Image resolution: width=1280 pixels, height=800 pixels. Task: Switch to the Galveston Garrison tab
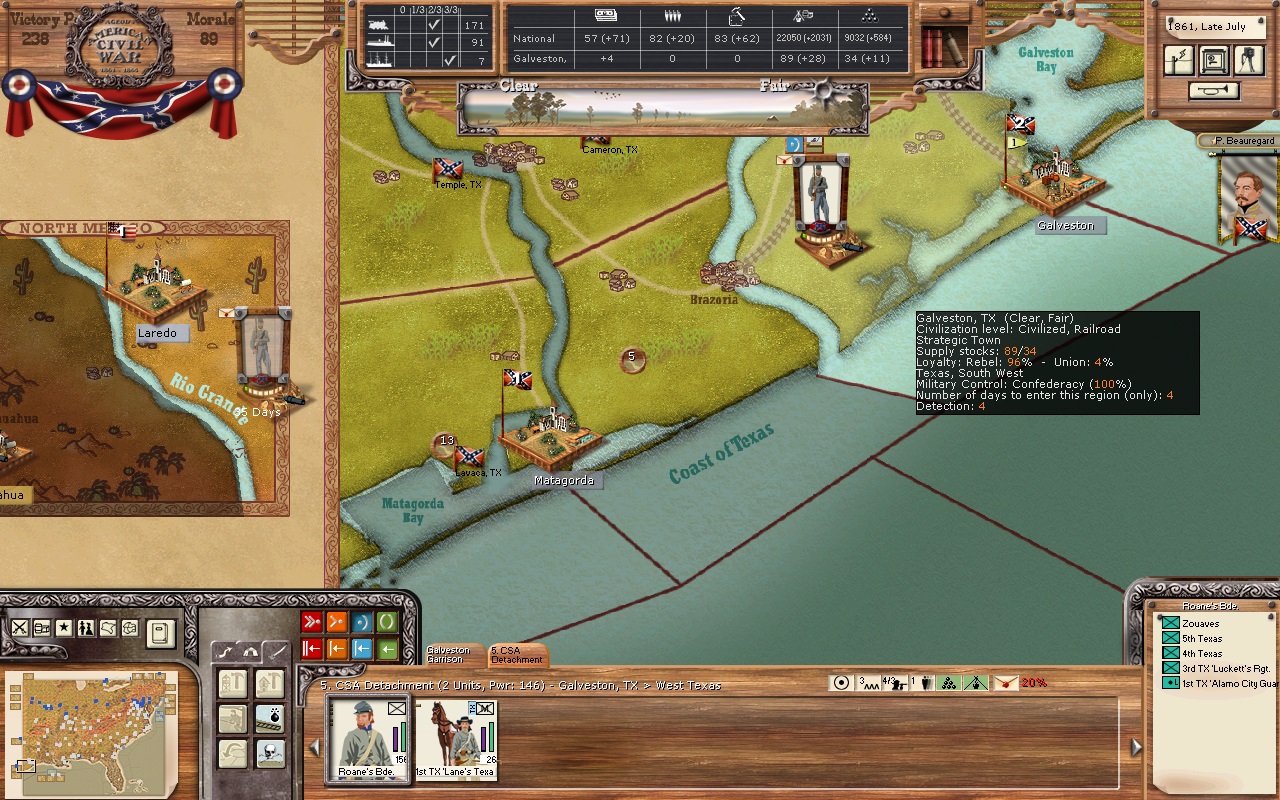coord(448,655)
